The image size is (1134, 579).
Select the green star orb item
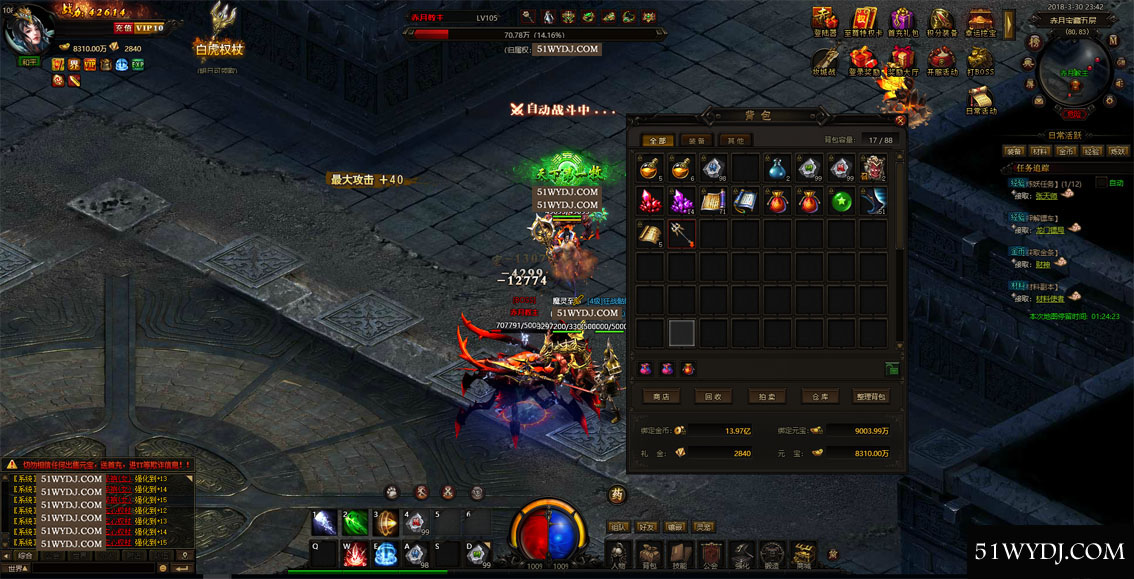(x=841, y=200)
